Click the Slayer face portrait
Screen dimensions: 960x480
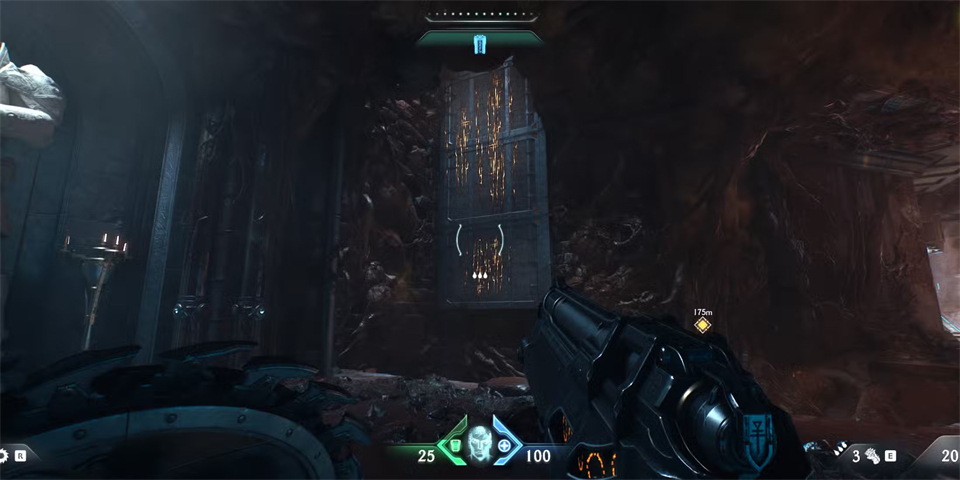479,442
